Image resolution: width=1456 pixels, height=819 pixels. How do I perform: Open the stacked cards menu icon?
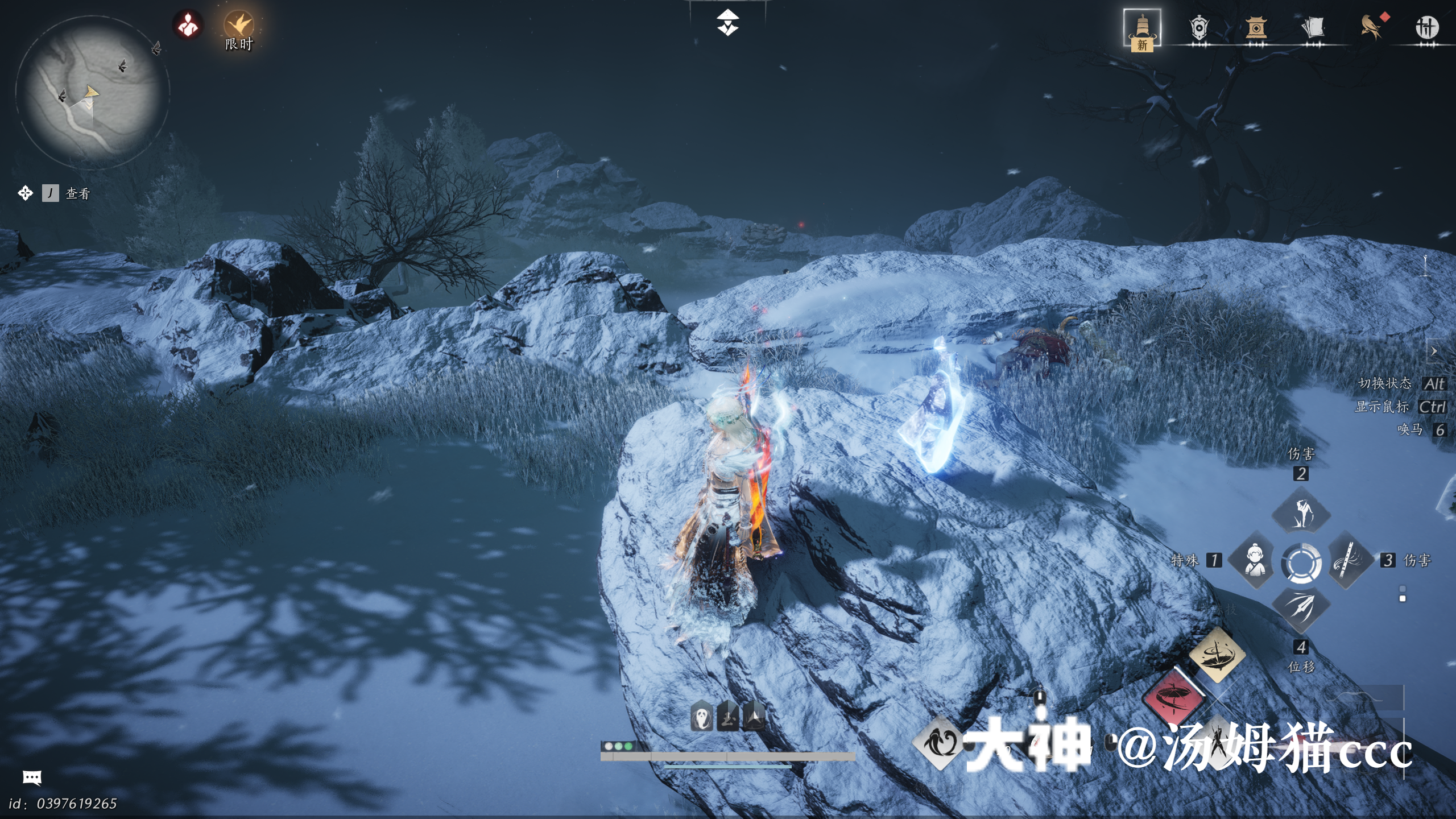point(1313,28)
